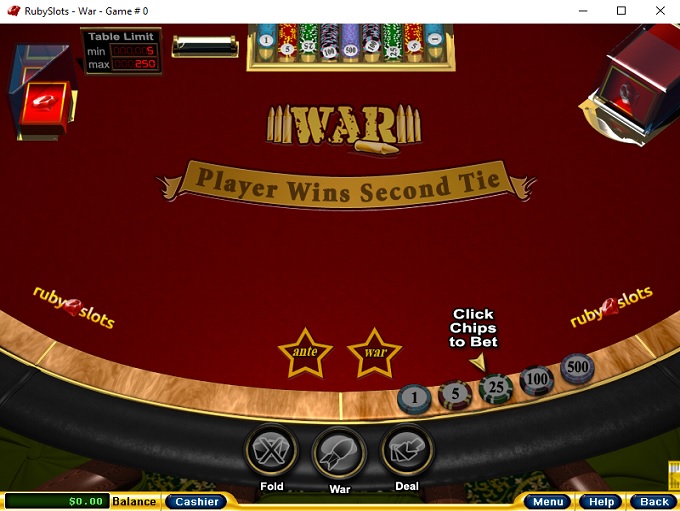
Task: Deal the cards
Action: pos(407,450)
